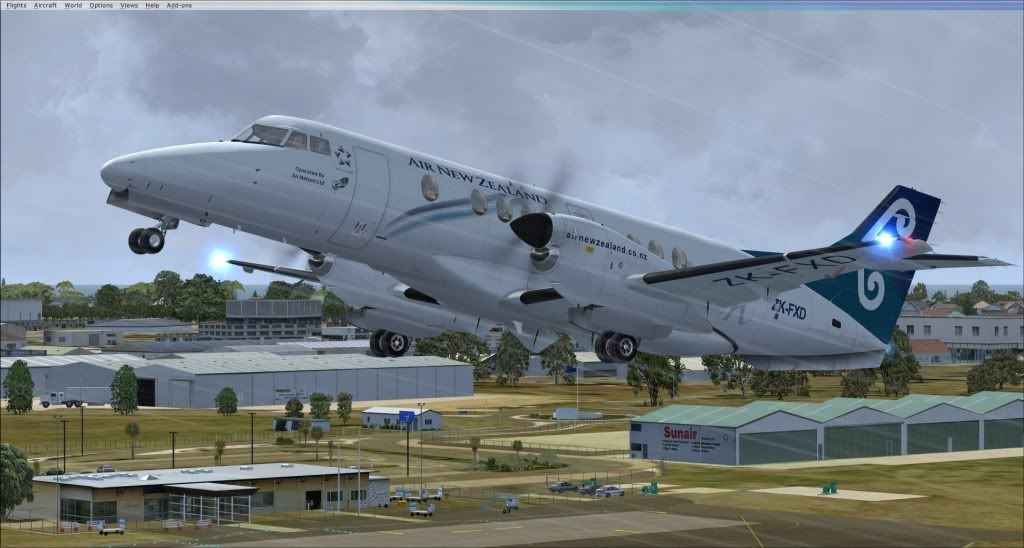Click the Help menu
The width and height of the screenshot is (1024, 548).
152,5
